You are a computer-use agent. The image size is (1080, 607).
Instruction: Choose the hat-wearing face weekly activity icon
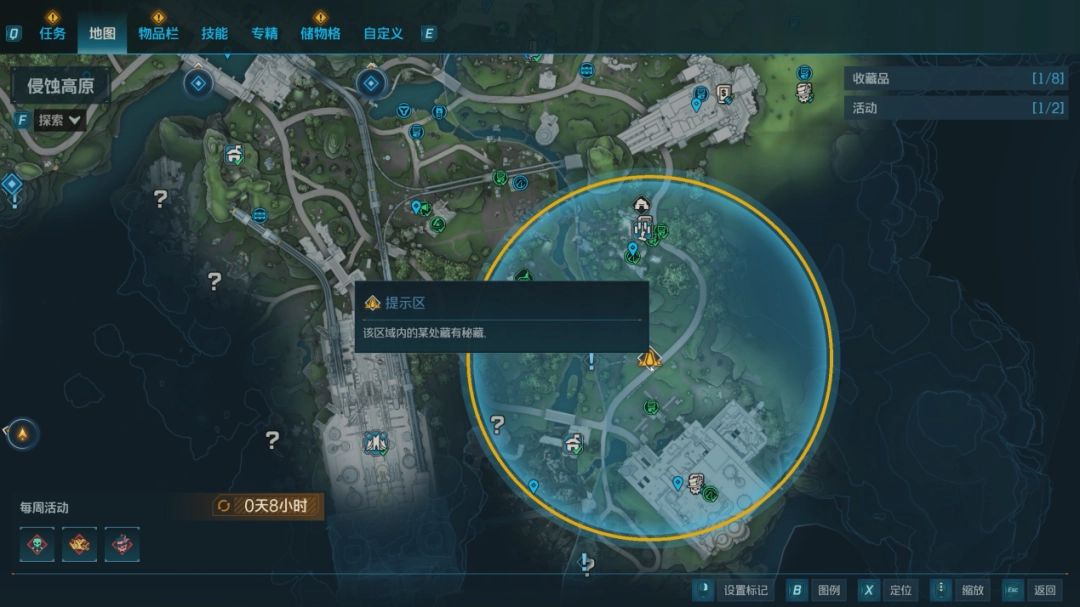pyautogui.click(x=122, y=544)
